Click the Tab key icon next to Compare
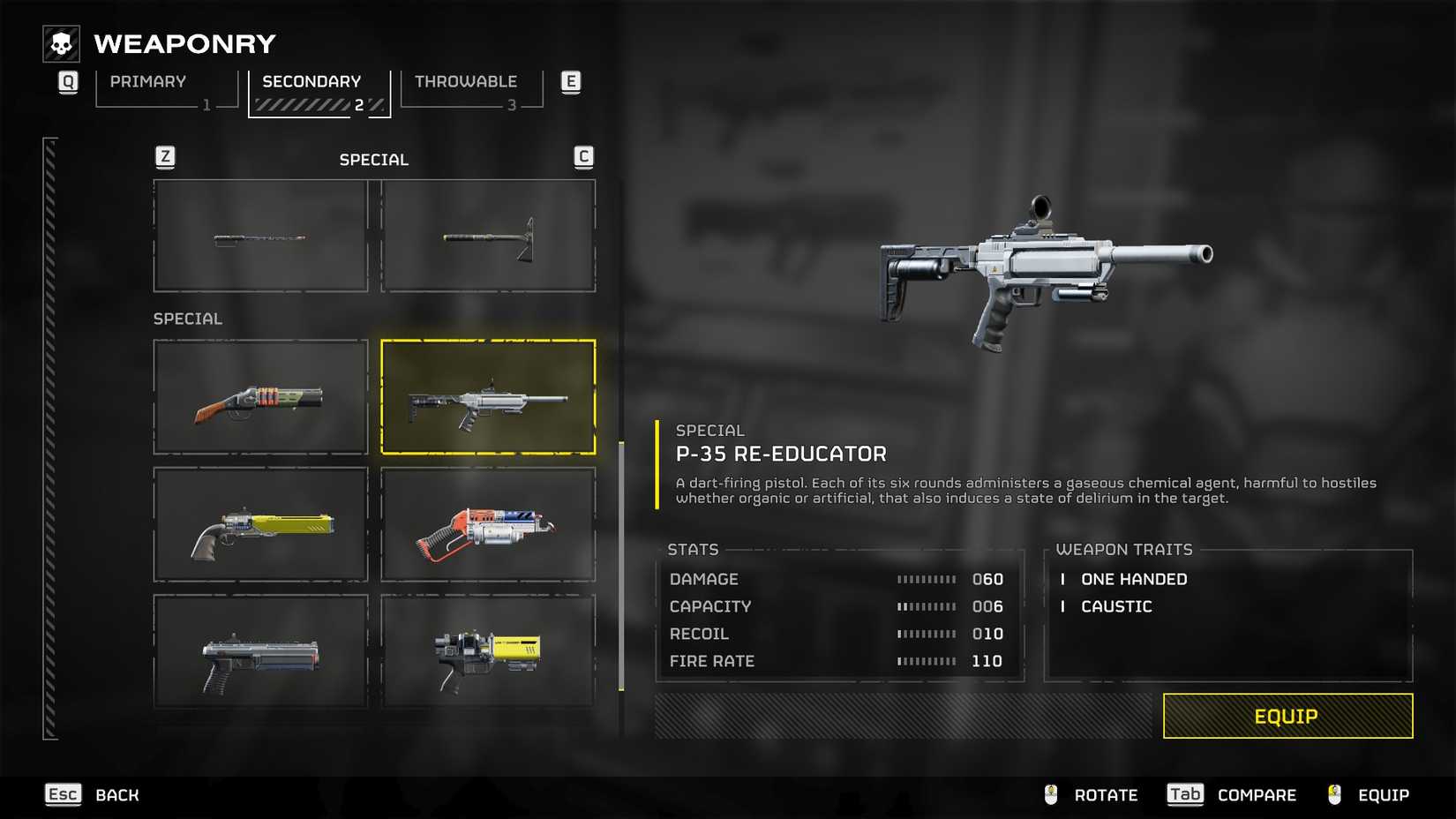Image resolution: width=1456 pixels, height=819 pixels. point(1184,794)
